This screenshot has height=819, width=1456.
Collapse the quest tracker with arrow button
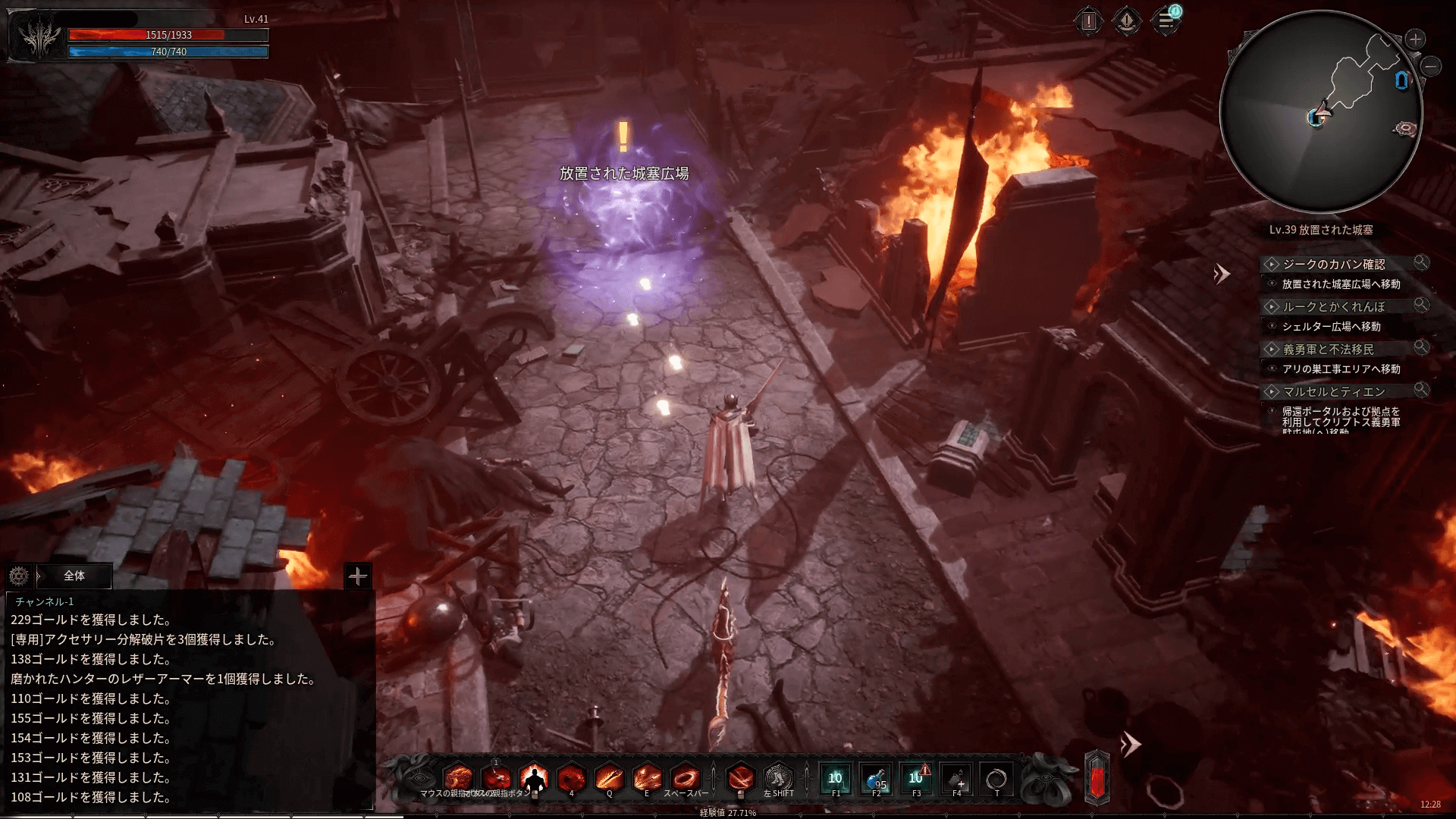tap(1221, 274)
